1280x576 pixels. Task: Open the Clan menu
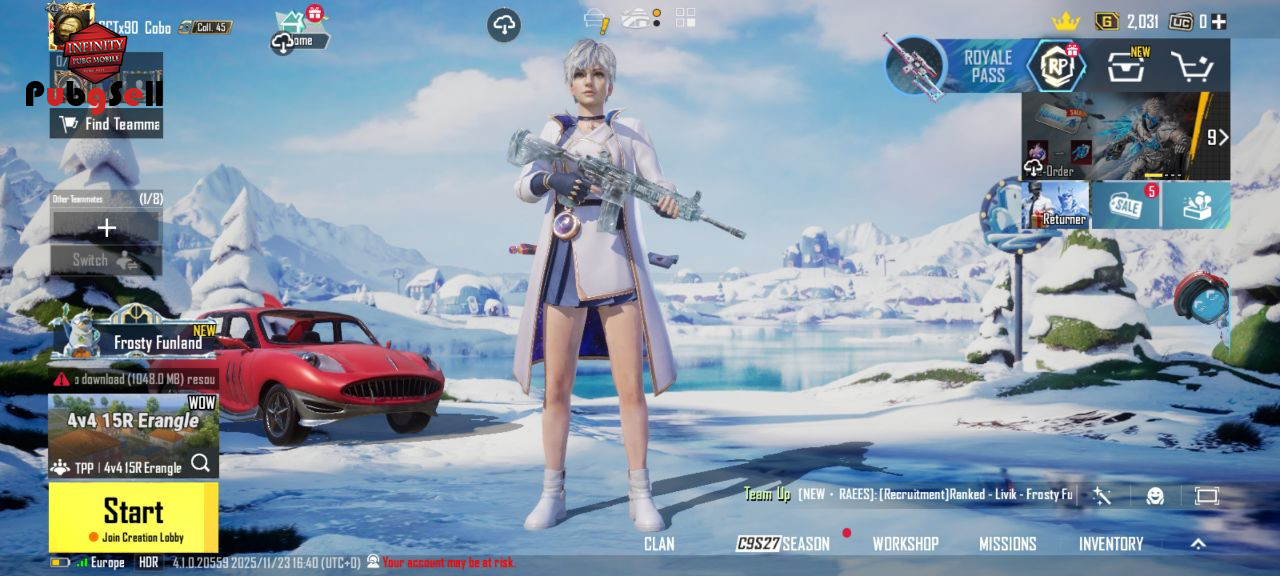click(x=659, y=544)
